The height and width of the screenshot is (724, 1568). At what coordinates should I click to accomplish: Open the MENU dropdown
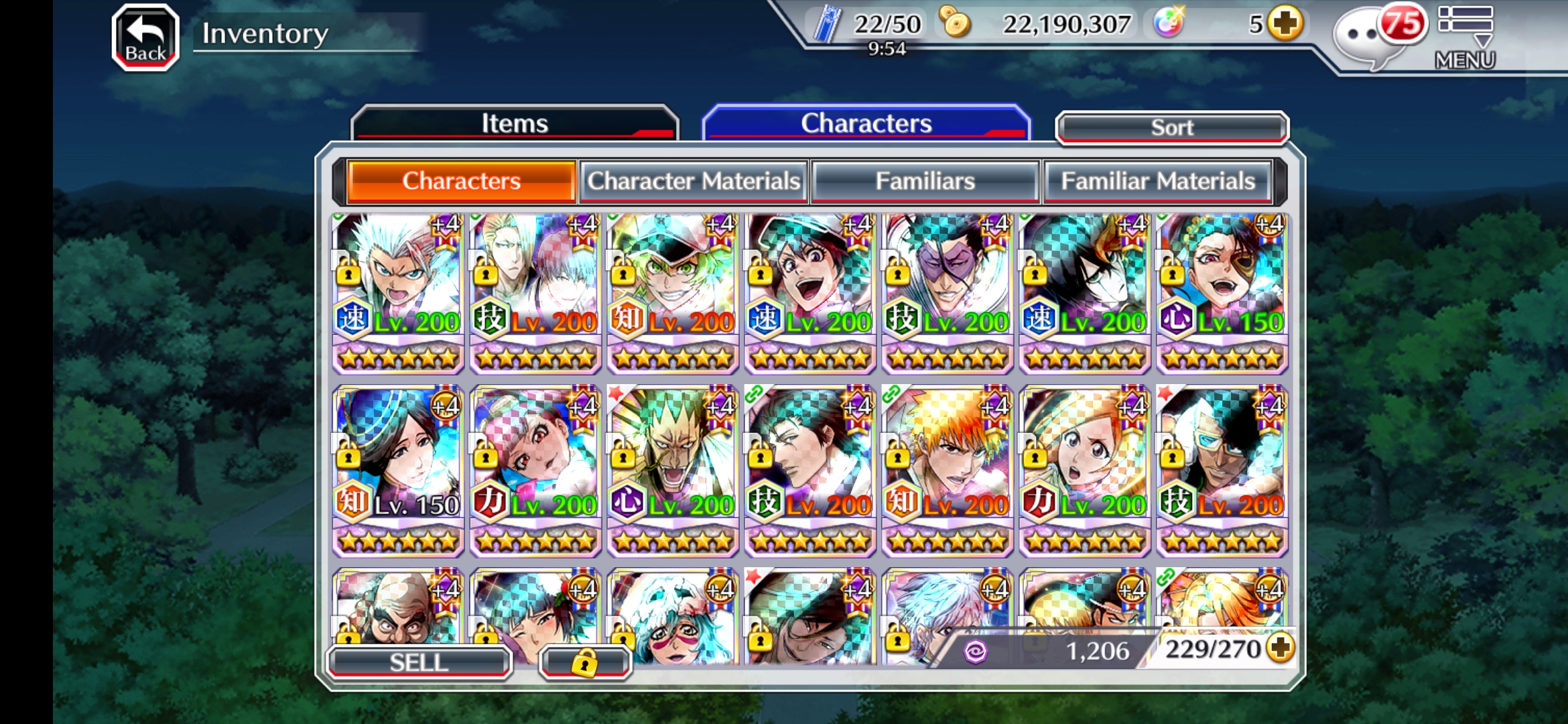pyautogui.click(x=1465, y=38)
